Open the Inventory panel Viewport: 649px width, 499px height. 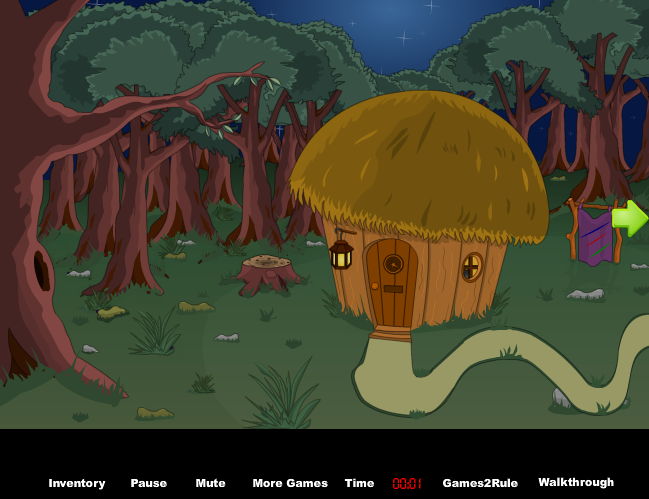coord(77,483)
